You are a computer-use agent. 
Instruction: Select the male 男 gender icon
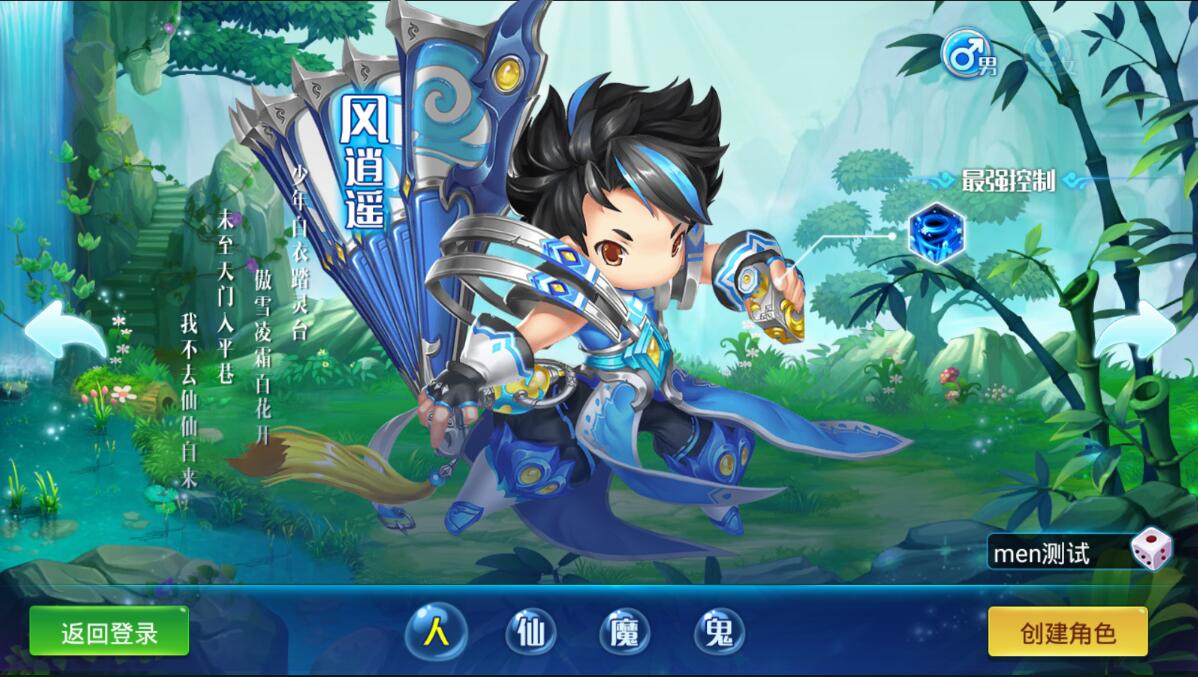(966, 55)
